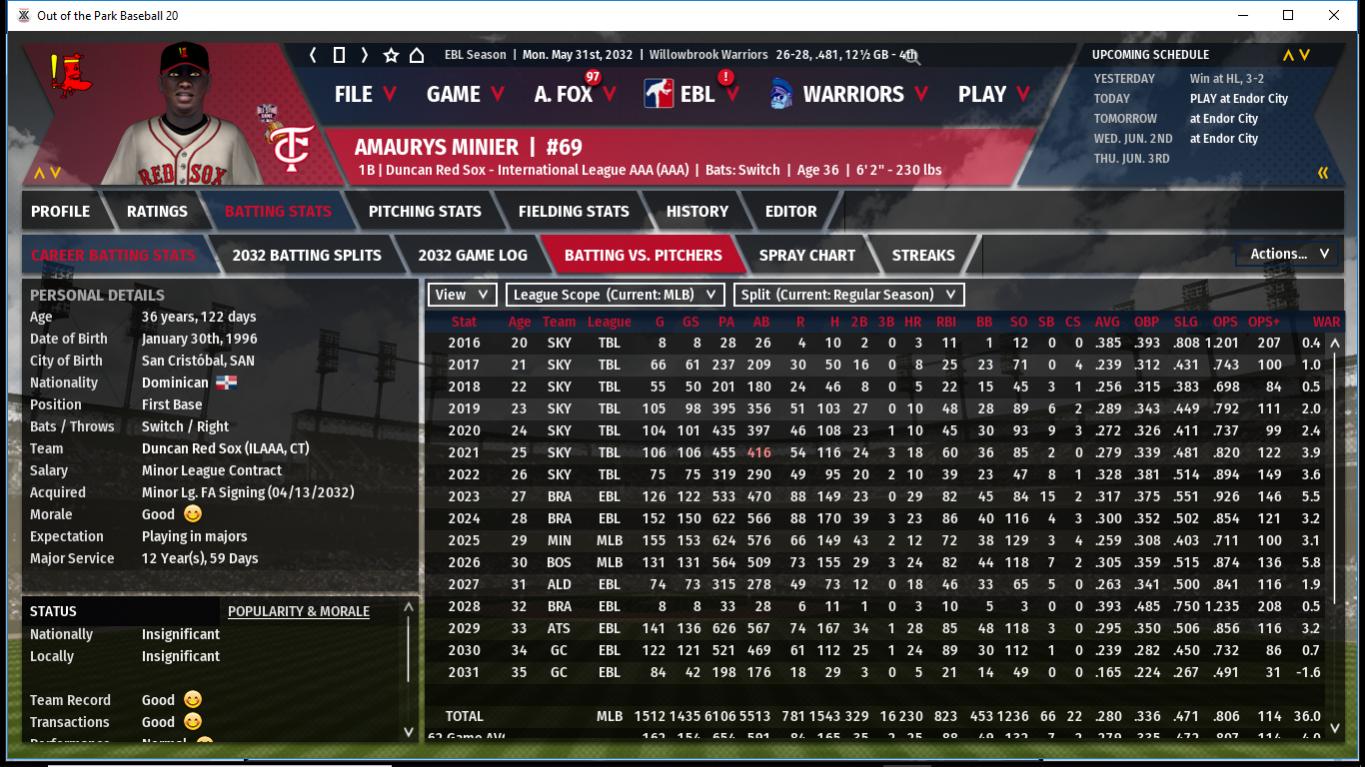Image resolution: width=1365 pixels, height=767 pixels.
Task: Open the Split Regular Season dropdown
Action: tap(849, 294)
